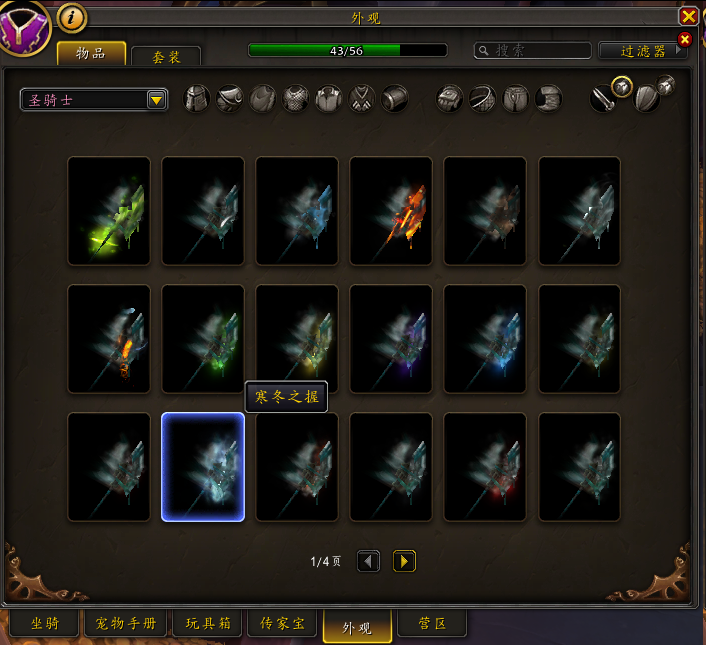Select the helmet slot filter icon
Image resolution: width=706 pixels, height=645 pixels.
pos(197,99)
